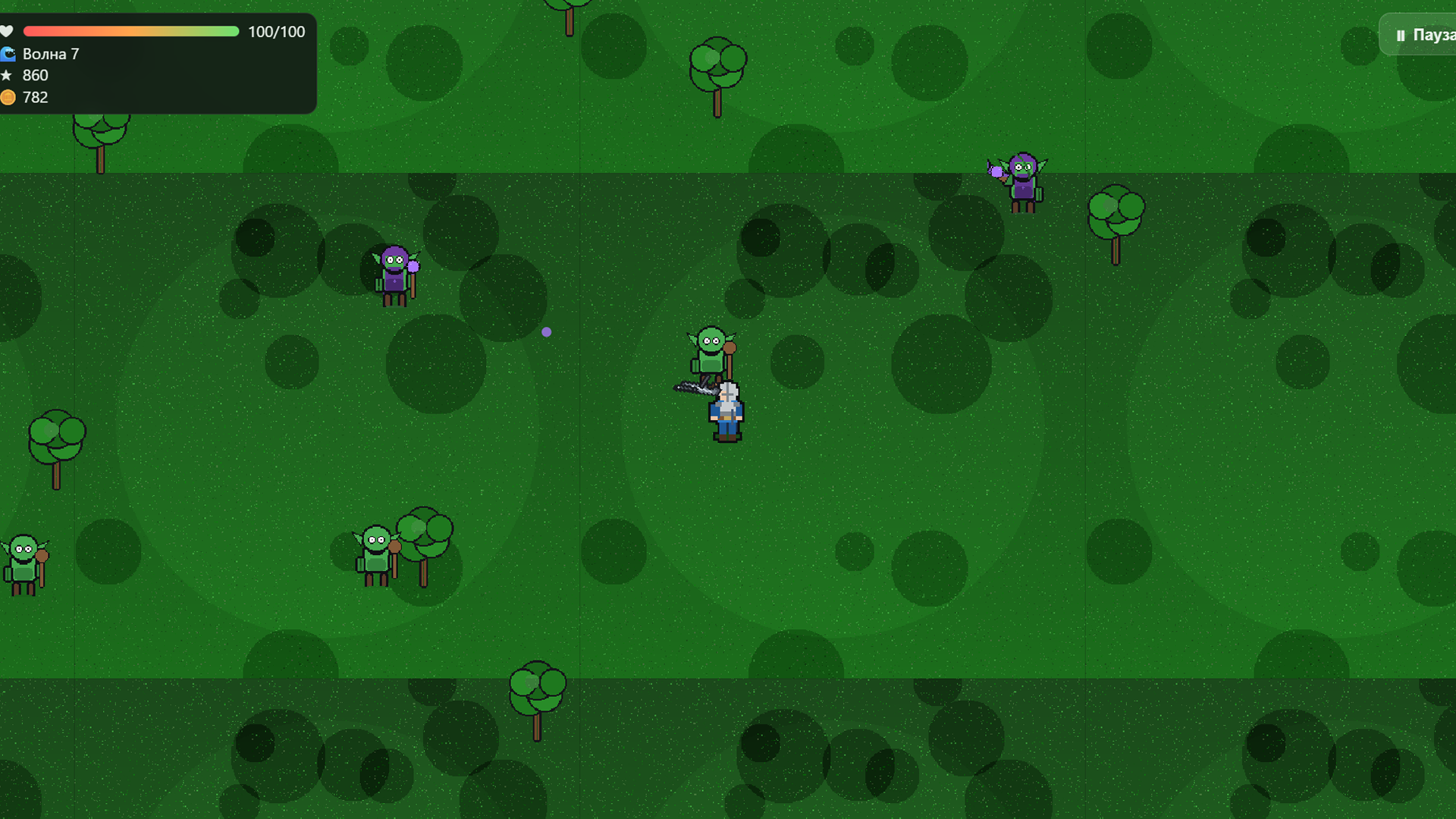The width and height of the screenshot is (1456, 819).
Task: Click the star icon showing score 860
Action: [8, 75]
